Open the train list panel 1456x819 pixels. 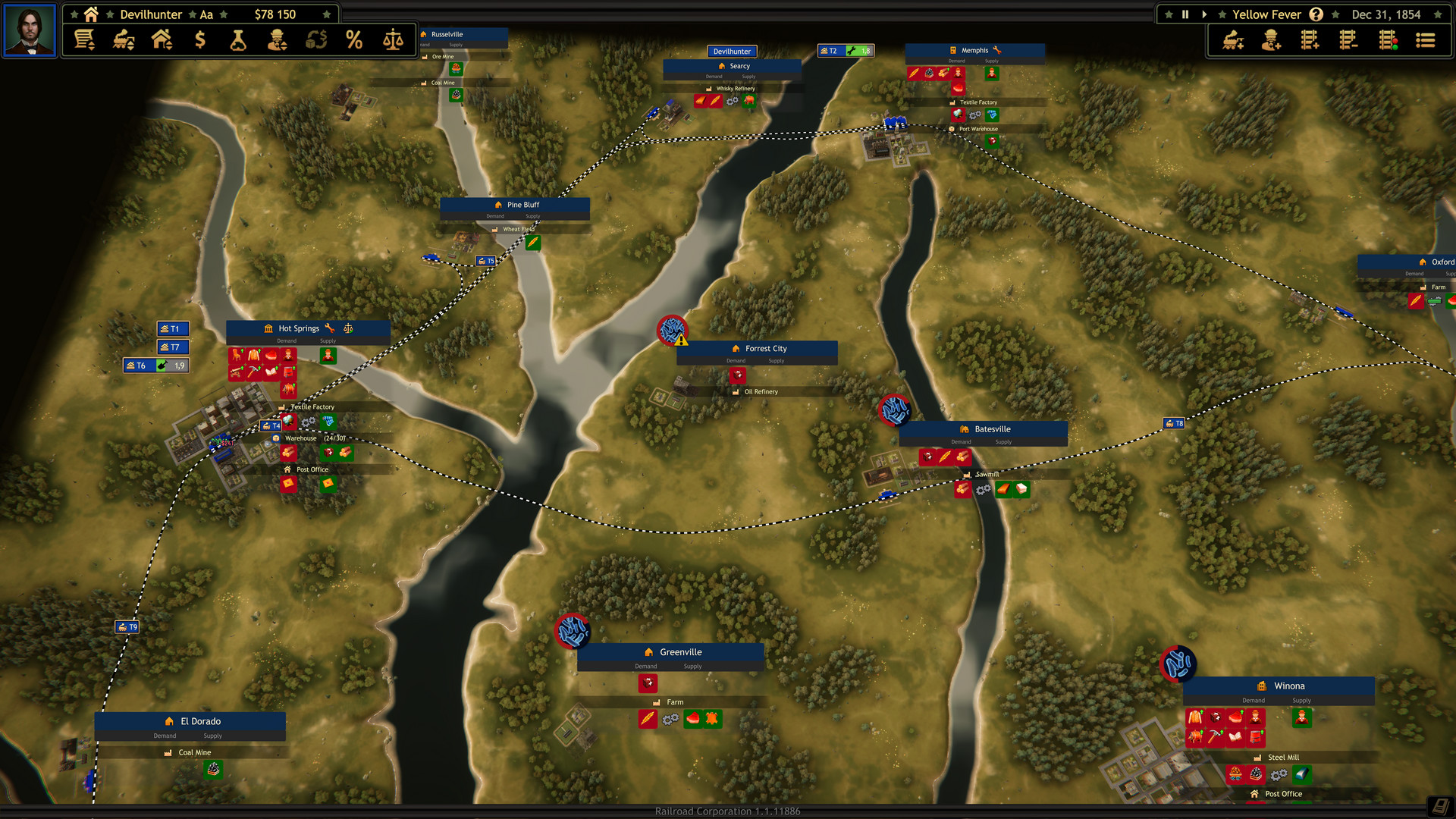1425,39
